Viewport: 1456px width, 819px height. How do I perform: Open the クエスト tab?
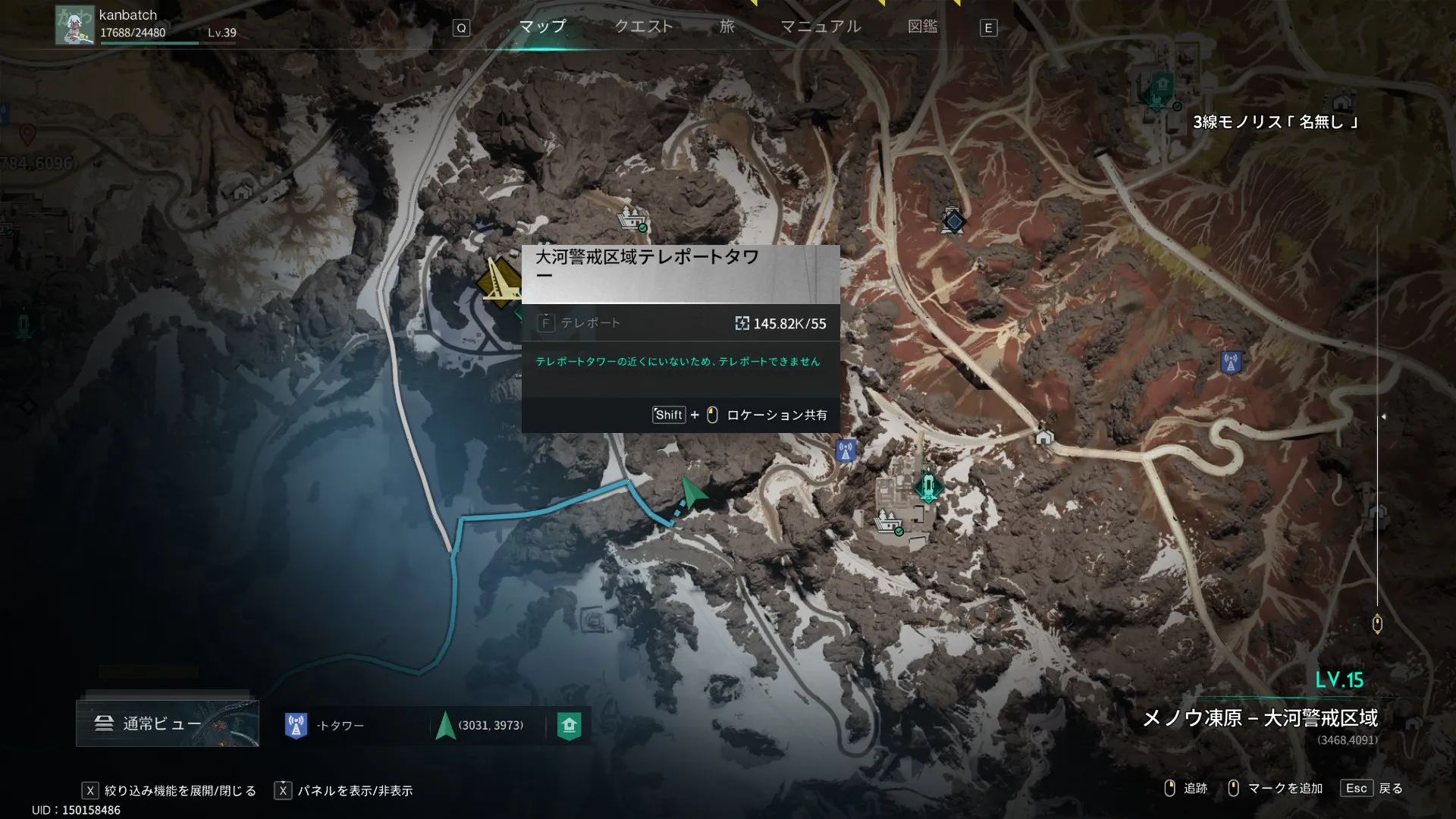coord(643,27)
